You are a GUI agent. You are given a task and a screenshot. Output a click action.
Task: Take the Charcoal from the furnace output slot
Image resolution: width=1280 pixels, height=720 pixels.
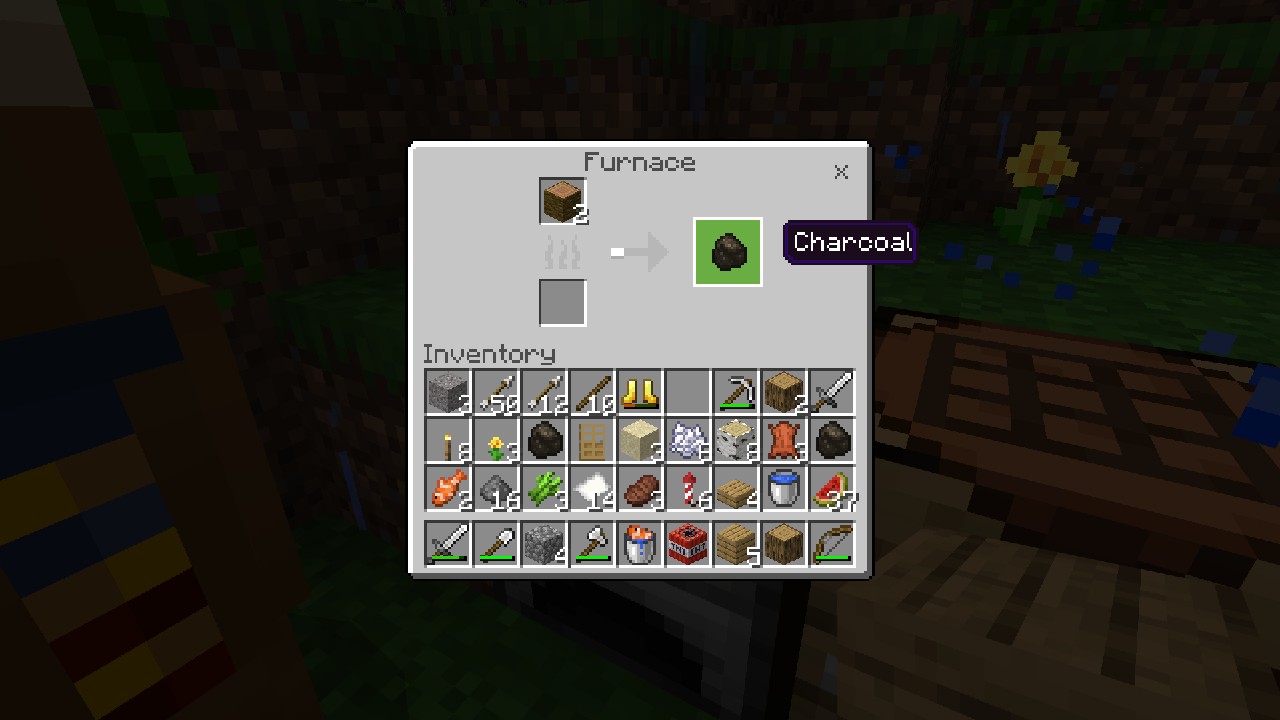[x=727, y=251]
